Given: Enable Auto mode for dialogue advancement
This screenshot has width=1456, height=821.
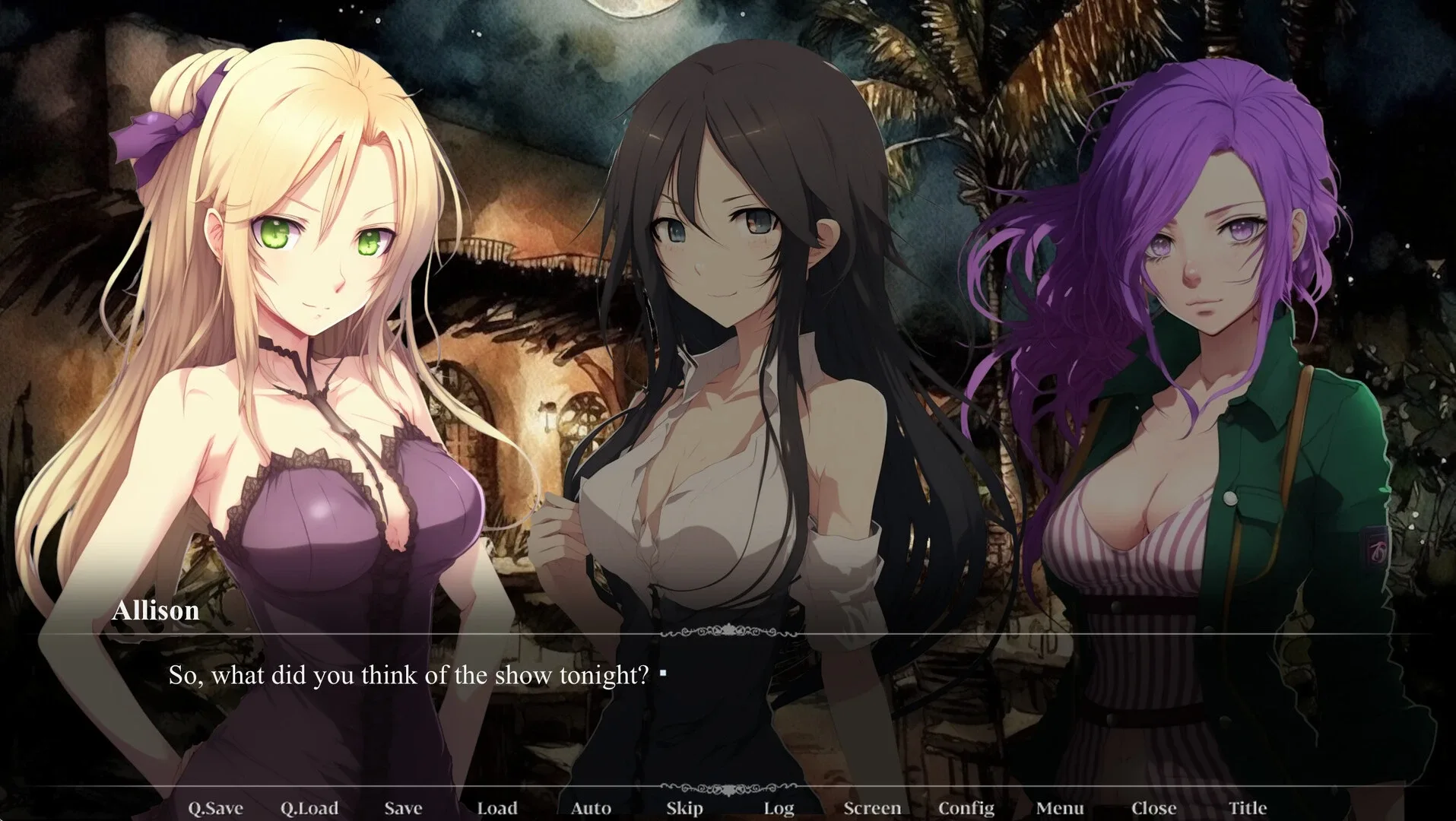Looking at the screenshot, I should coord(592,808).
